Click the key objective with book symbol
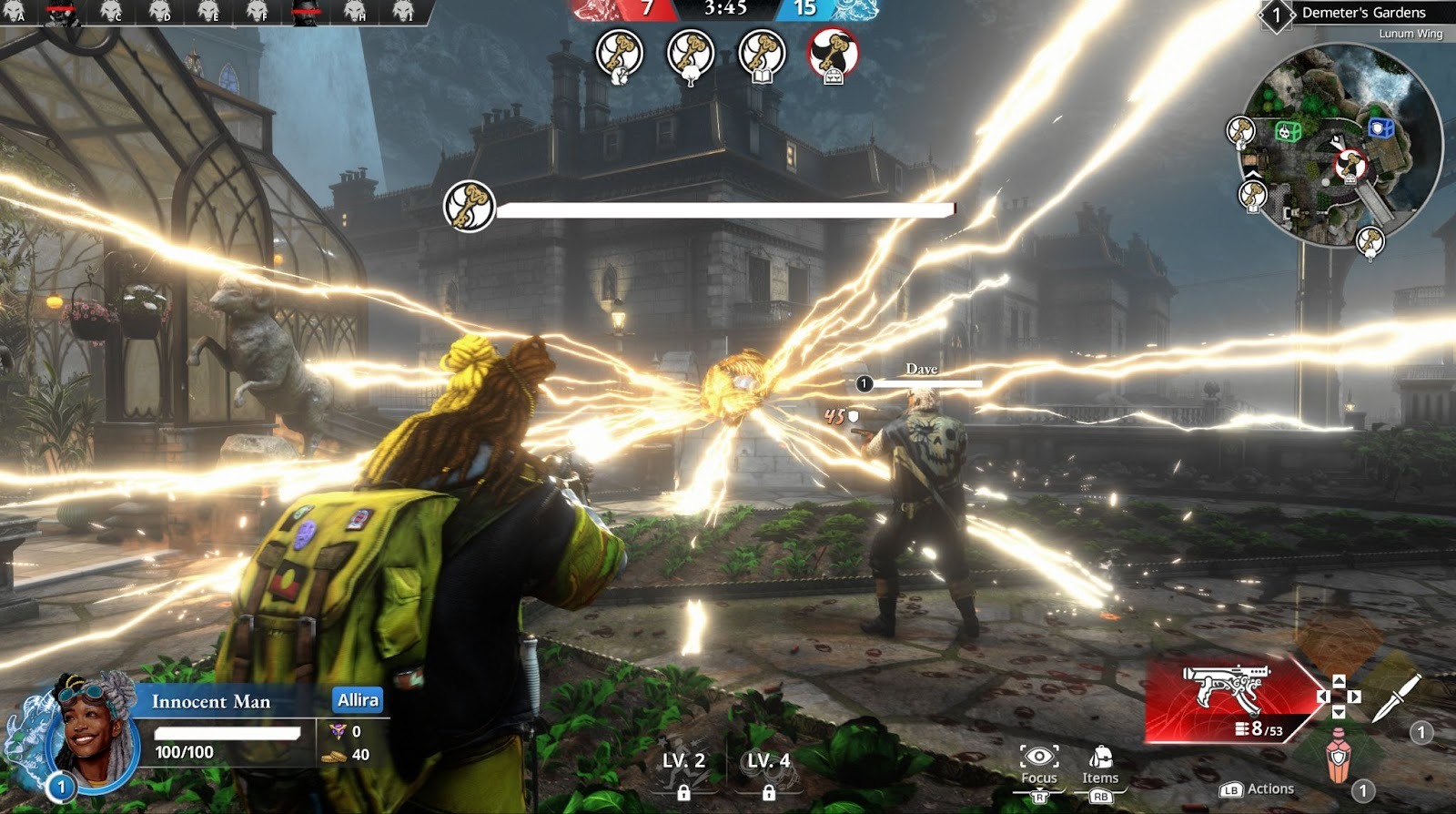Image resolution: width=1456 pixels, height=814 pixels. coord(762,55)
